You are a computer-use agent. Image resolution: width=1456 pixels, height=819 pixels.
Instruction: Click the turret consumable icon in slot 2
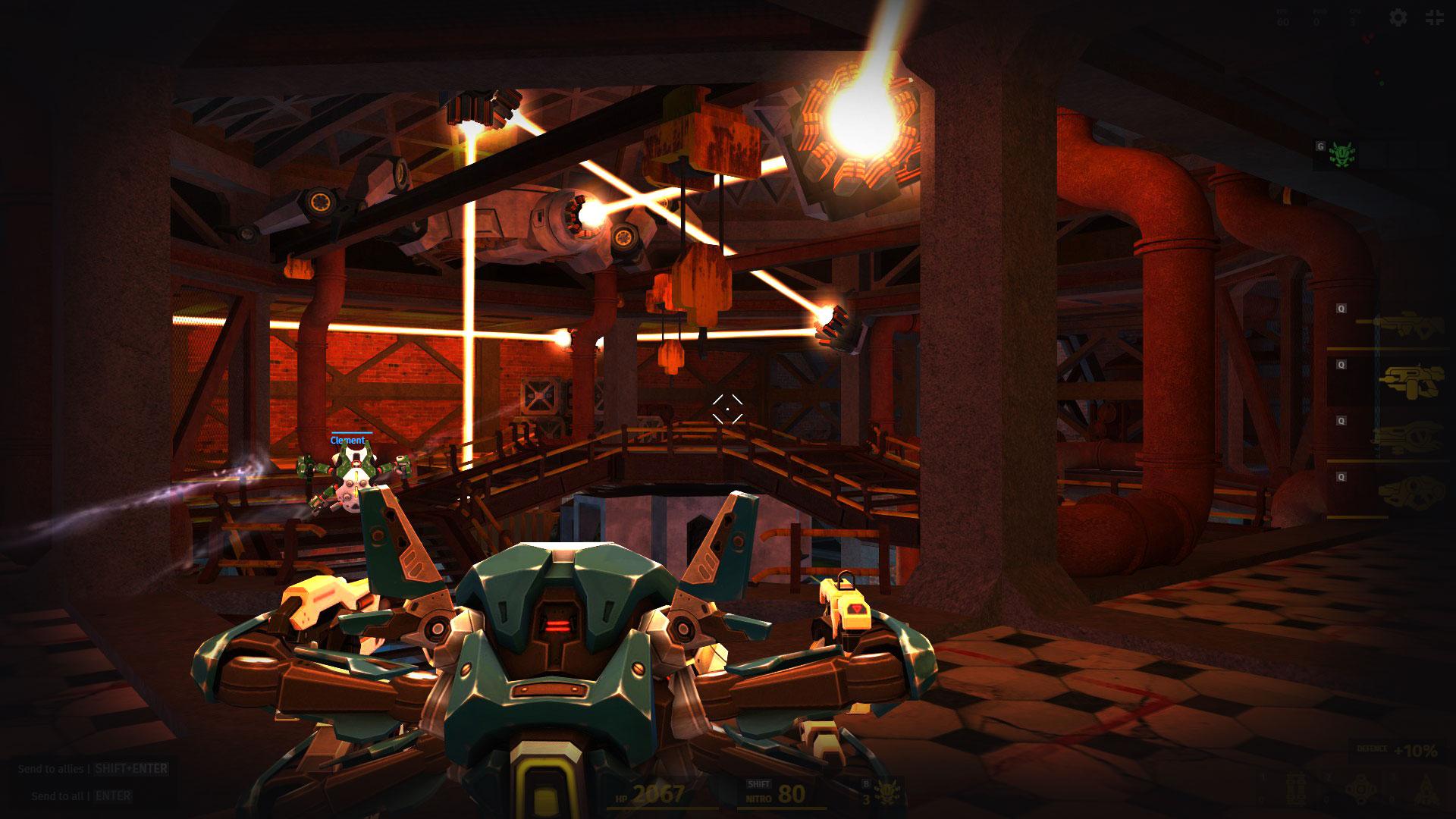point(1360,789)
